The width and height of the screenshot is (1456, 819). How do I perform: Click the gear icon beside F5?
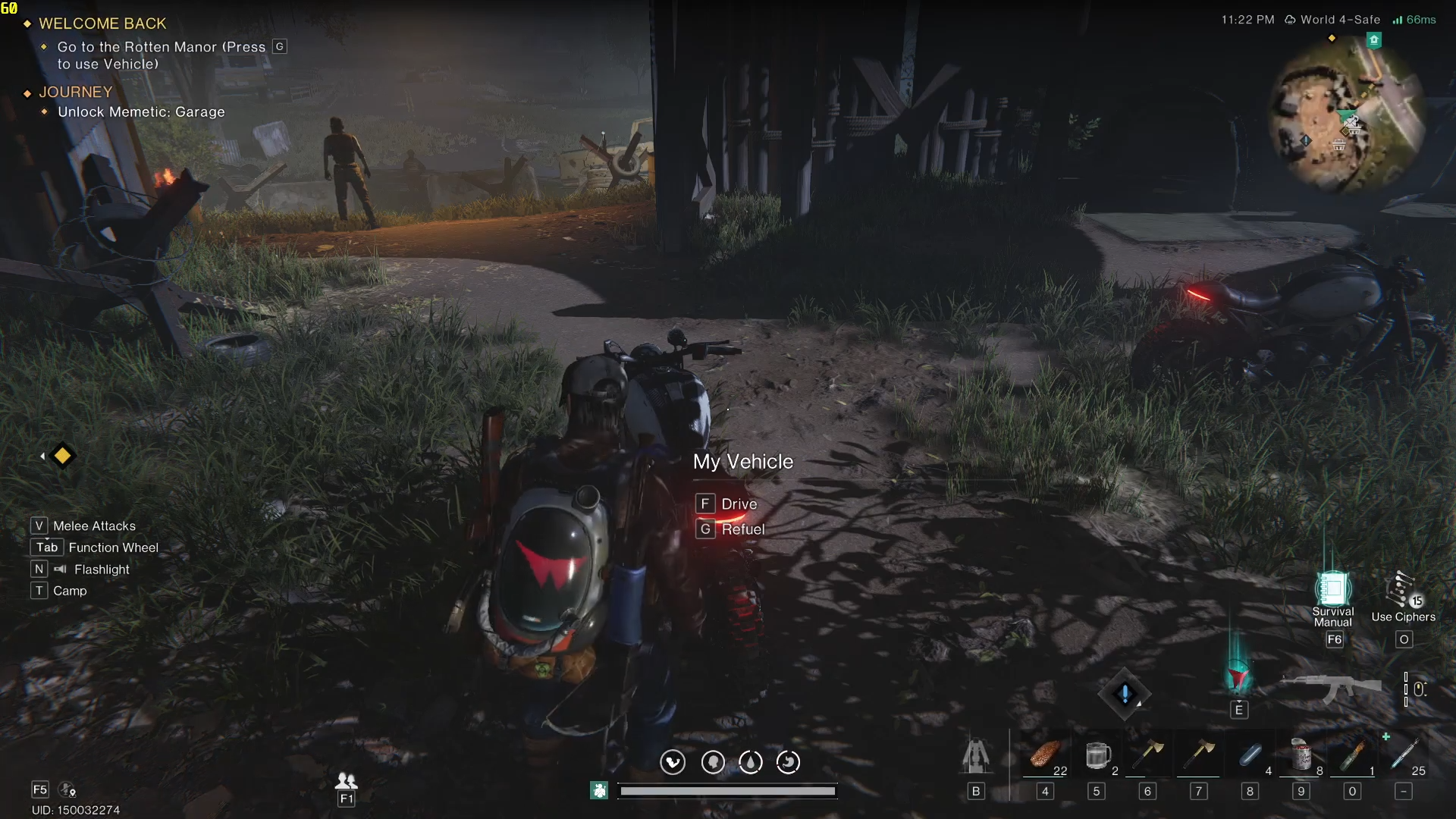(67, 790)
